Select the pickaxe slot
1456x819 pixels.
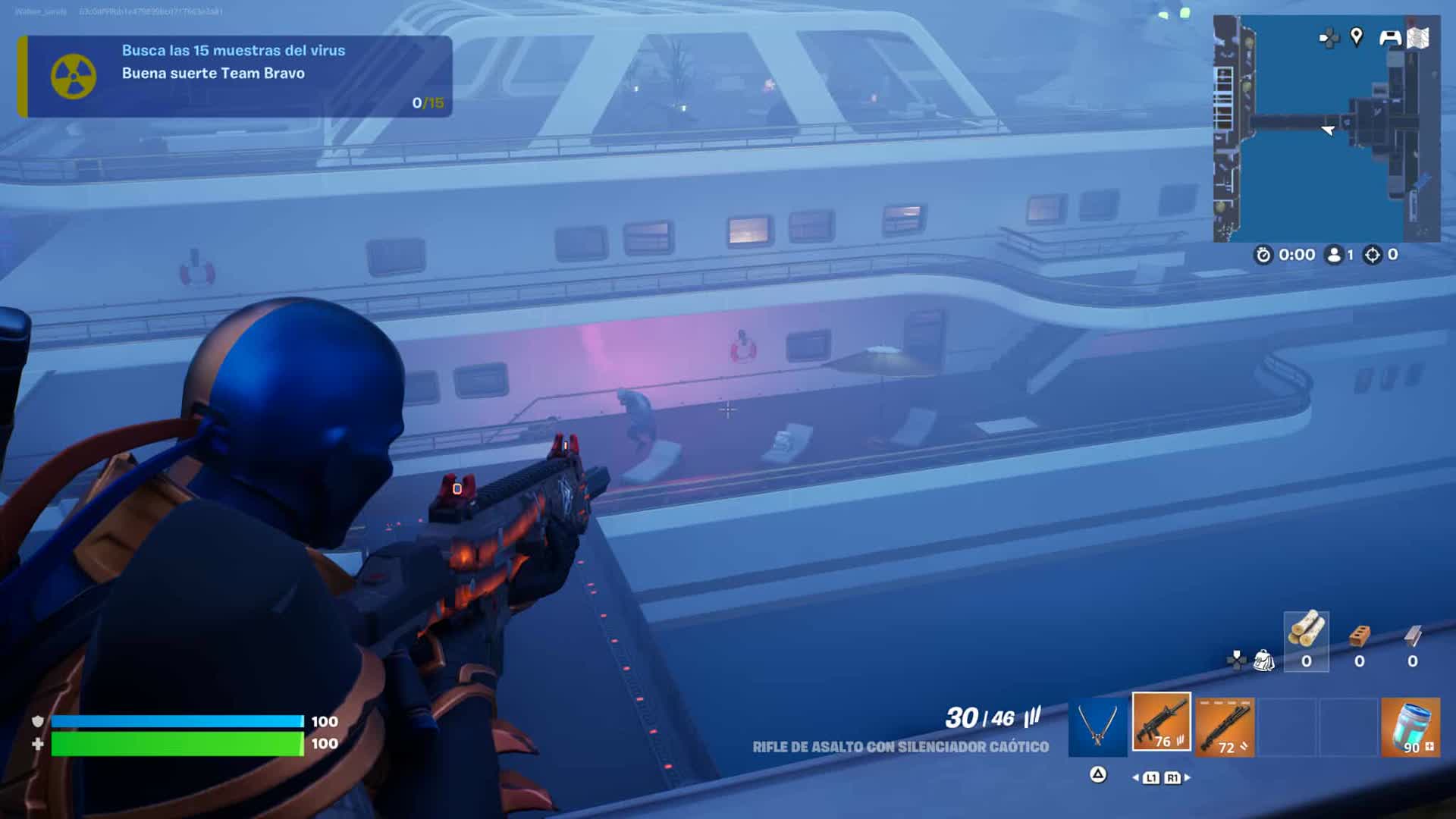coord(1097,728)
